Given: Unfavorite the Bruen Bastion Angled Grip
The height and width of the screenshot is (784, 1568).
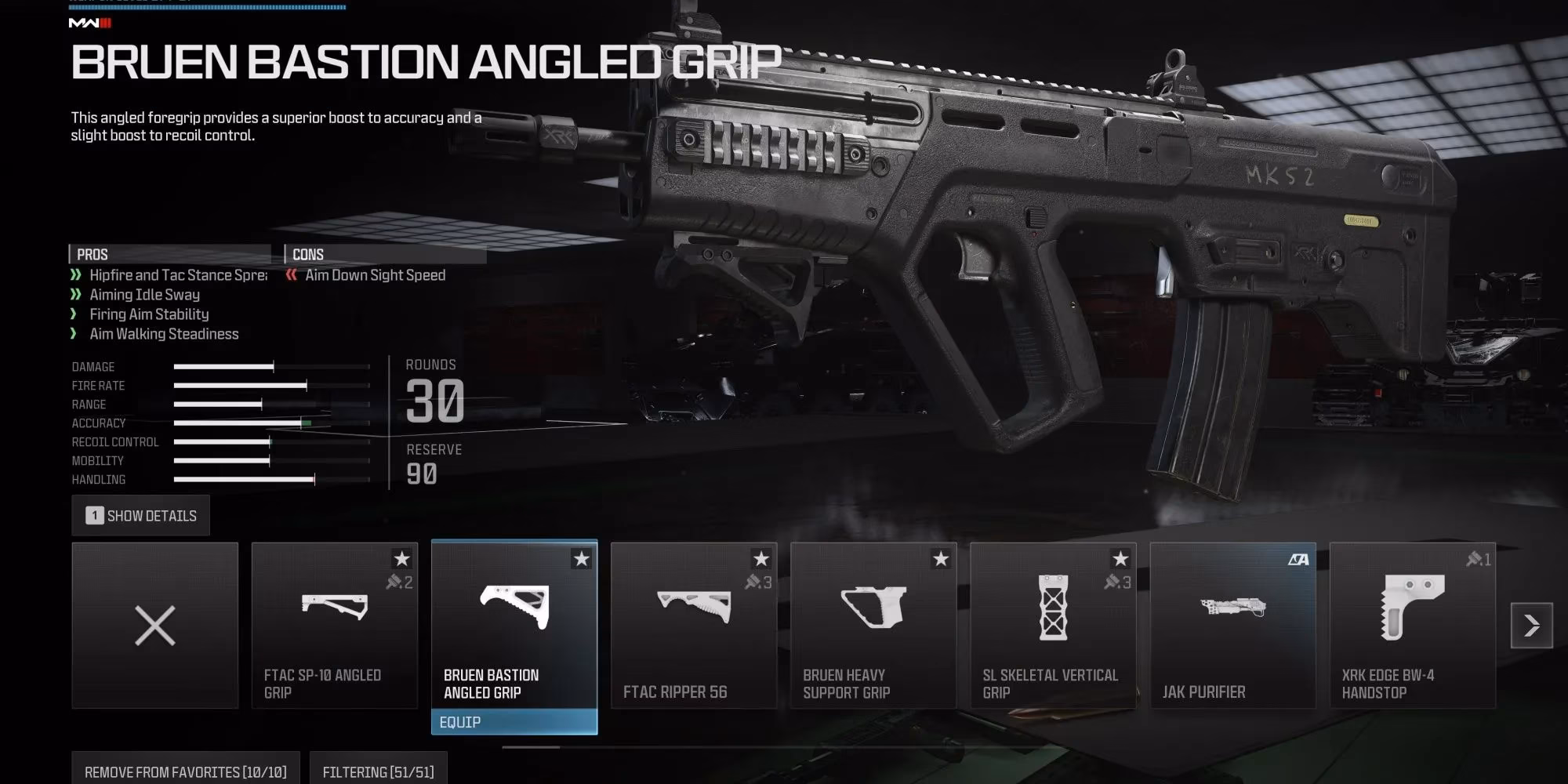Looking at the screenshot, I should click(x=582, y=560).
